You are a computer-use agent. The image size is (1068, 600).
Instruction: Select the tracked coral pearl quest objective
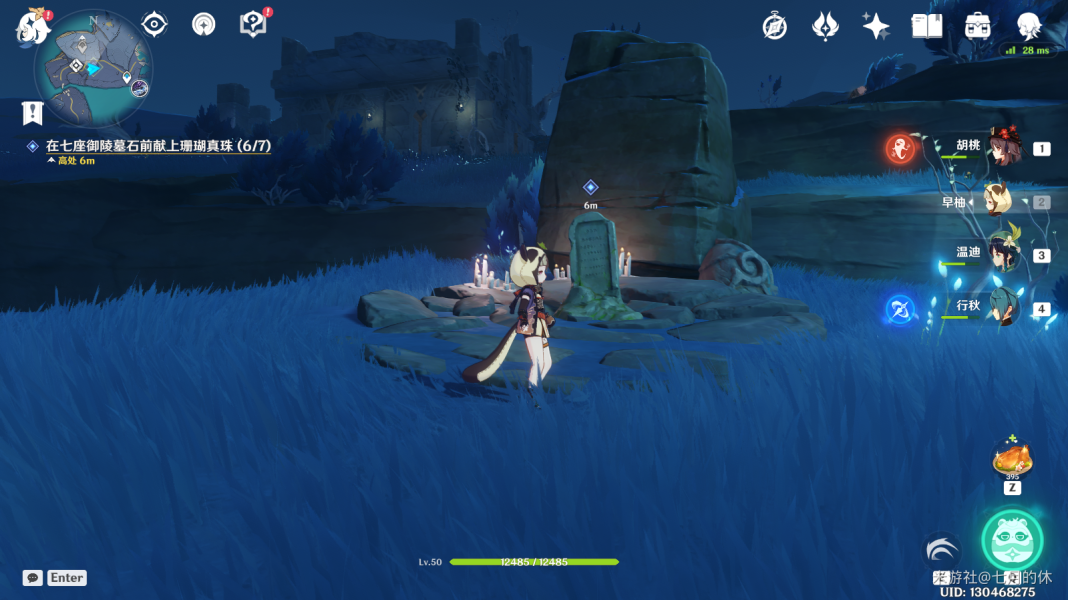158,146
